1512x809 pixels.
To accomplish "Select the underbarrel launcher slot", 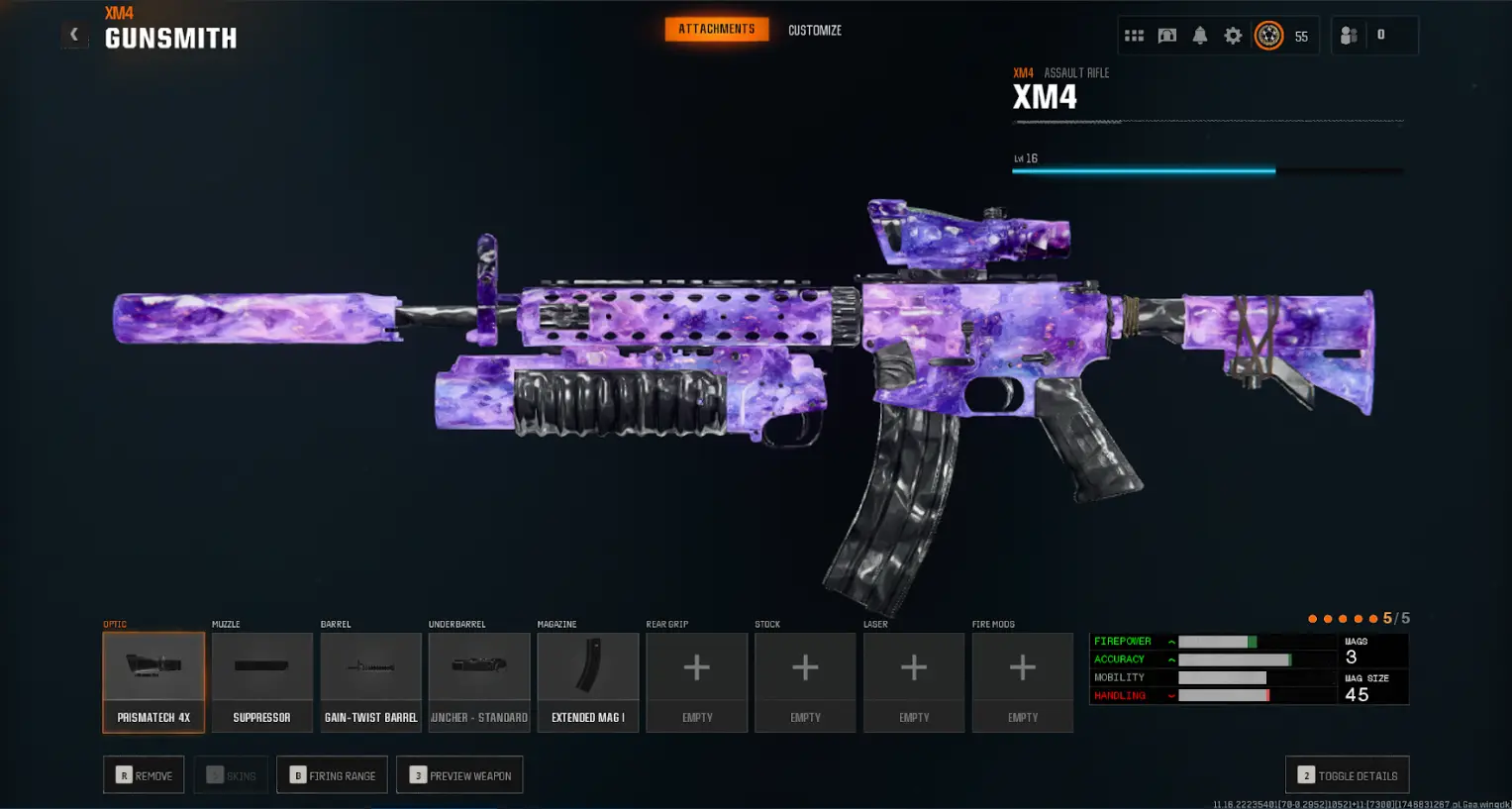I will 479,682.
